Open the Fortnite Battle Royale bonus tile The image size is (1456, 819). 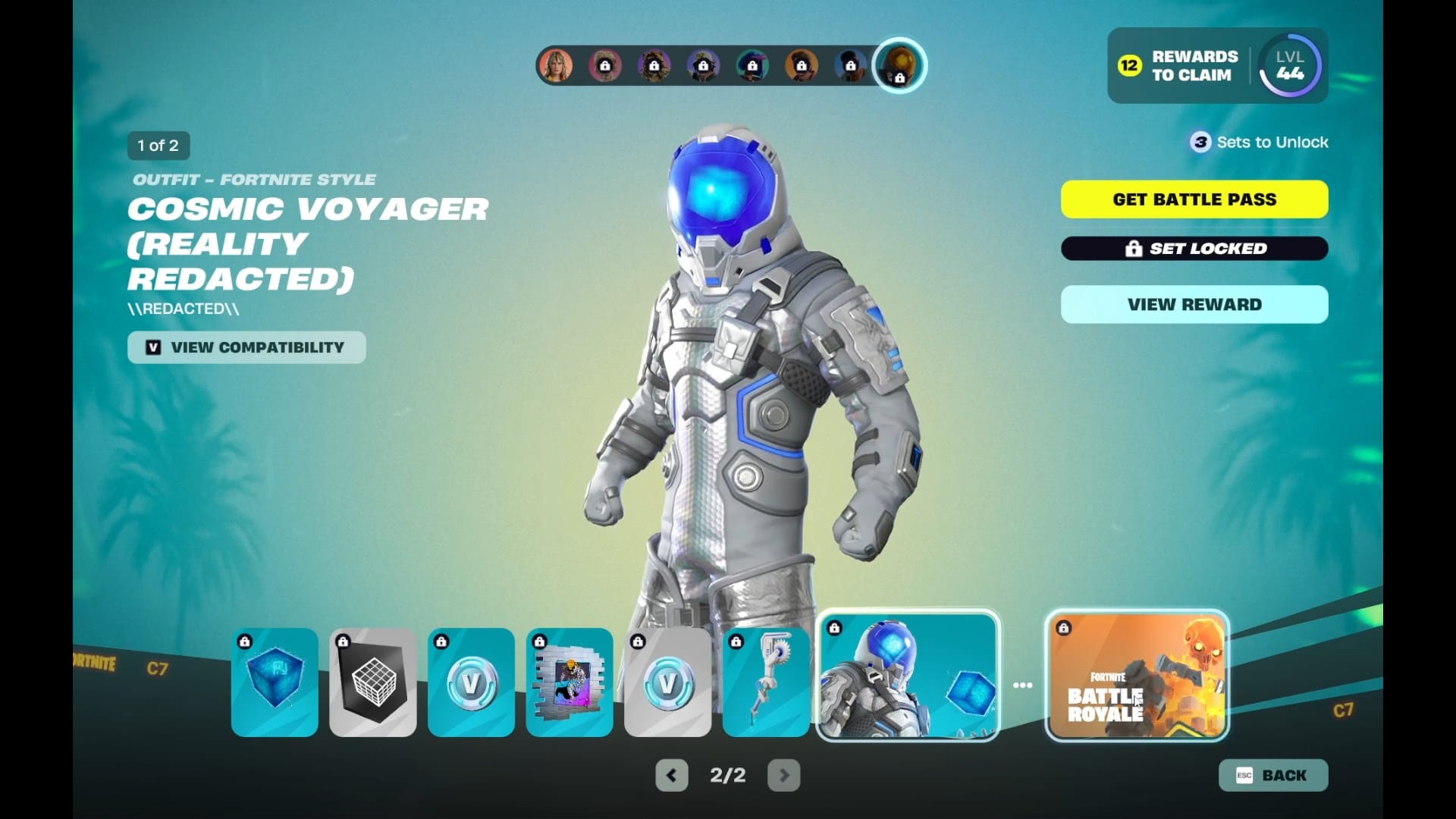coord(1136,676)
